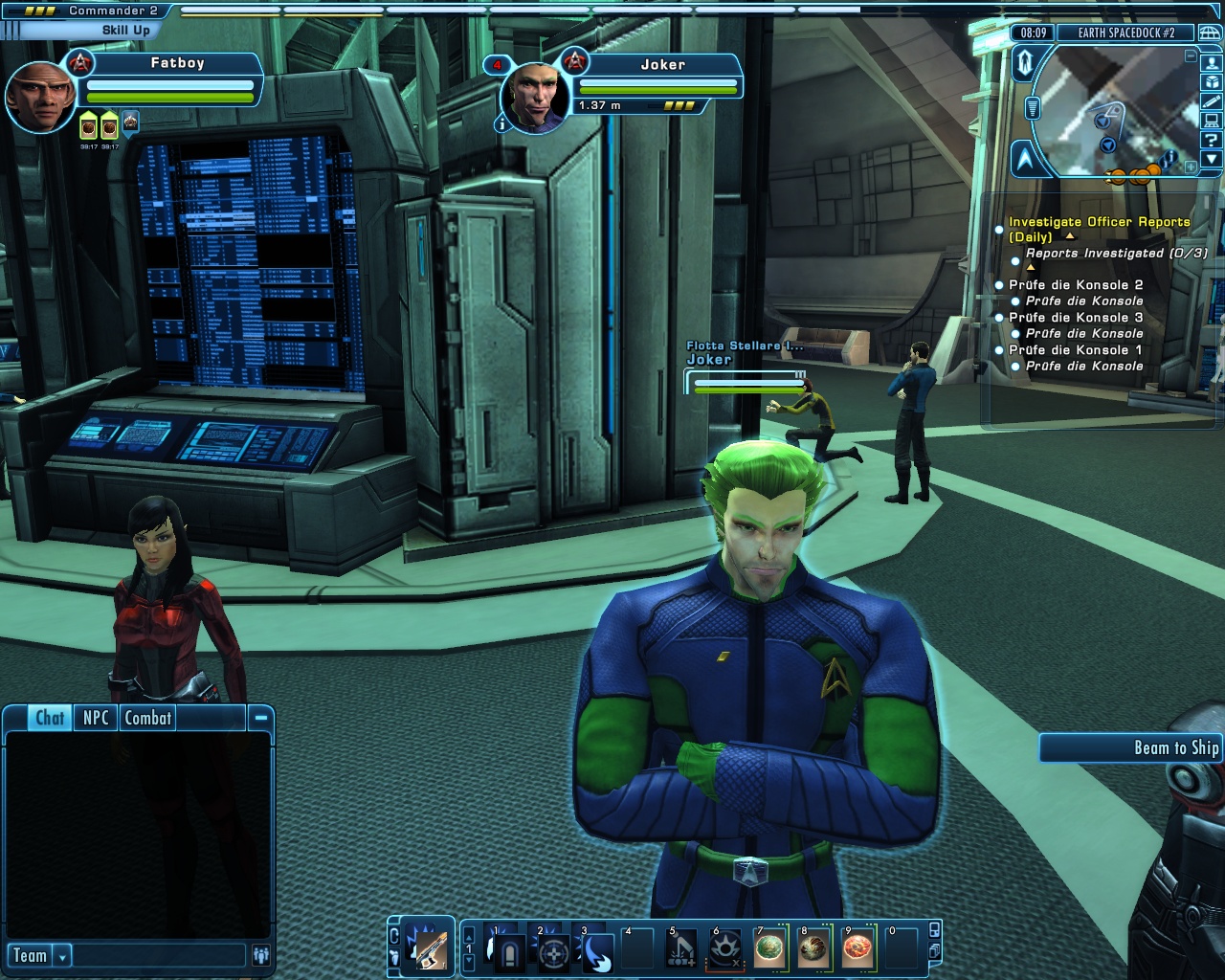Viewport: 1225px width, 980px height.
Task: Click the Investigate Officer Reports daily mission
Action: tap(1099, 222)
